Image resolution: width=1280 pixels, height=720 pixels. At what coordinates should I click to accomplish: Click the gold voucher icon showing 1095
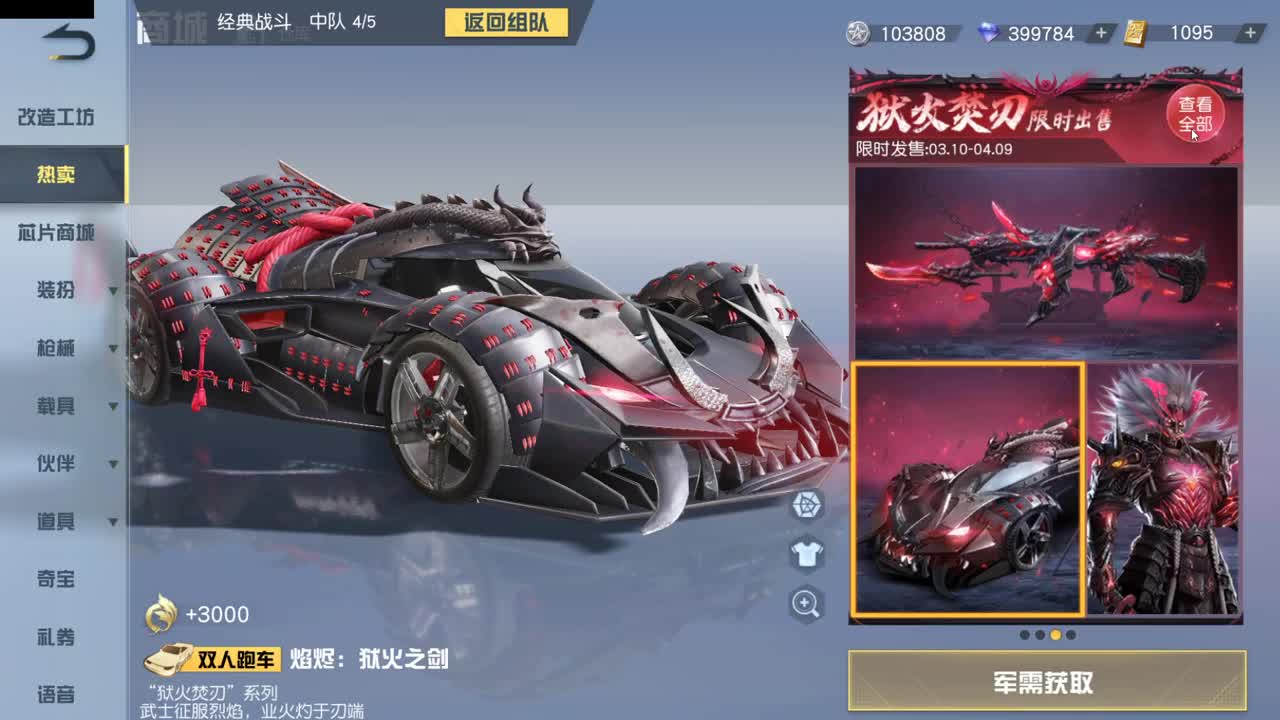(1136, 33)
